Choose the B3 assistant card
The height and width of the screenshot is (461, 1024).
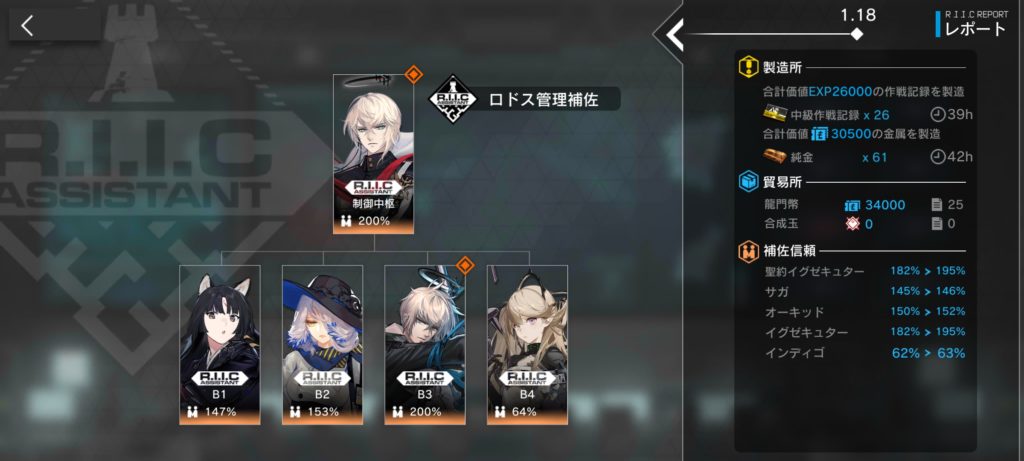tap(425, 344)
